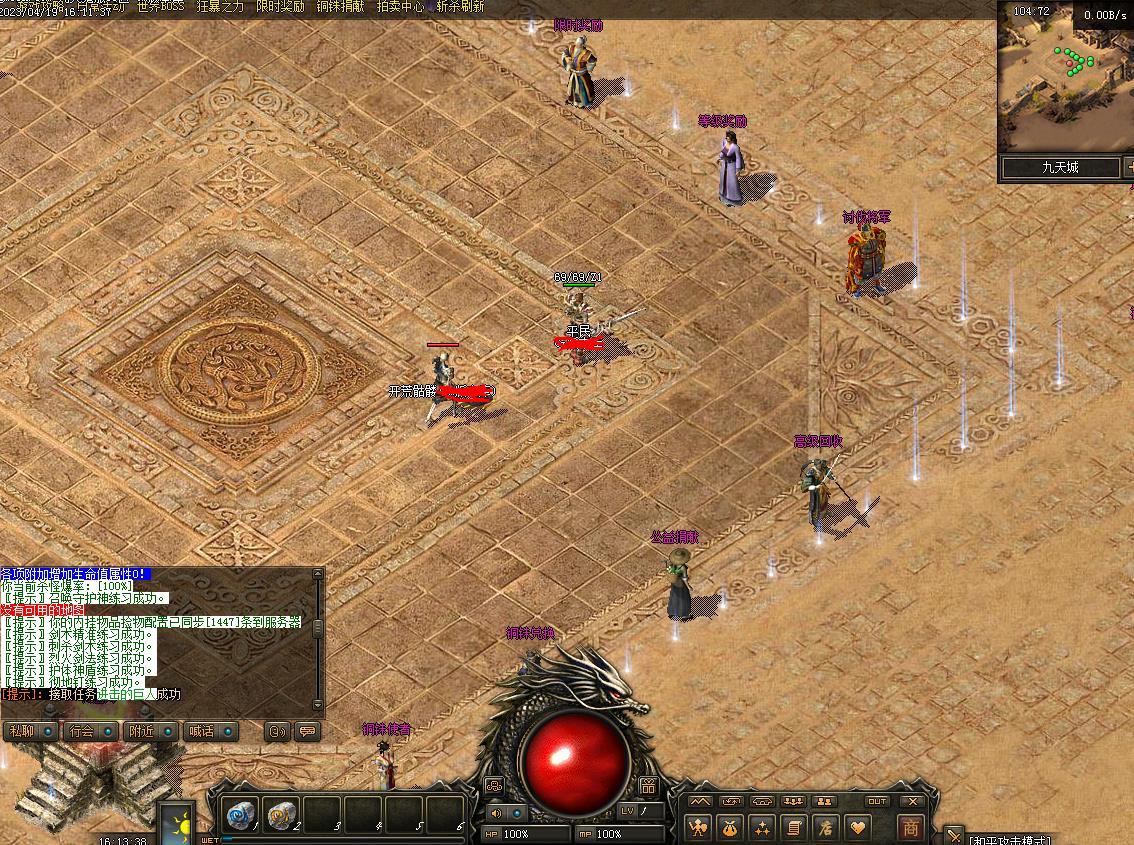The height and width of the screenshot is (845, 1134).
Task: Click the OUT logout button
Action: tap(877, 801)
